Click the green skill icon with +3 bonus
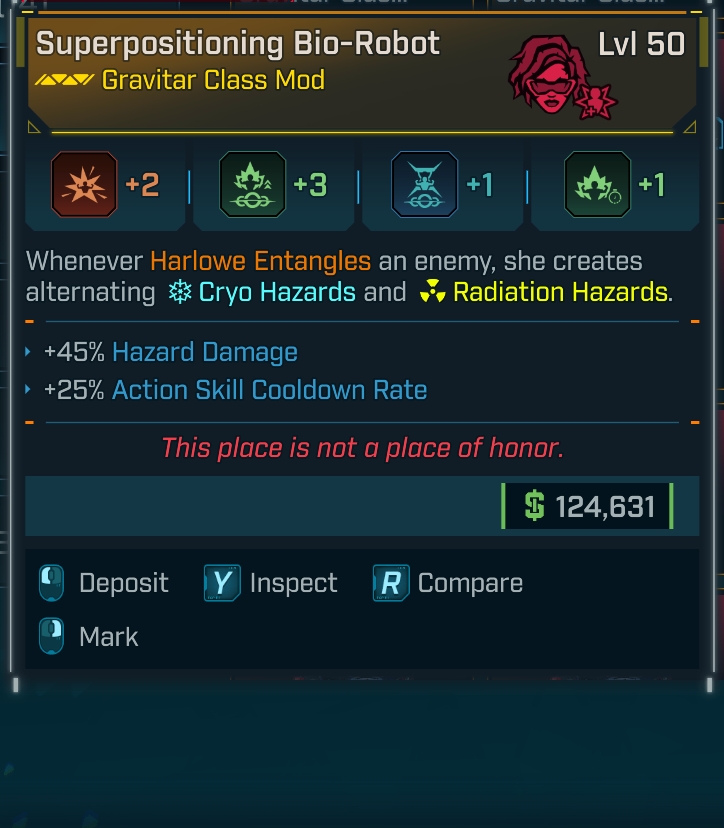Image resolution: width=724 pixels, height=828 pixels. pyautogui.click(x=253, y=185)
